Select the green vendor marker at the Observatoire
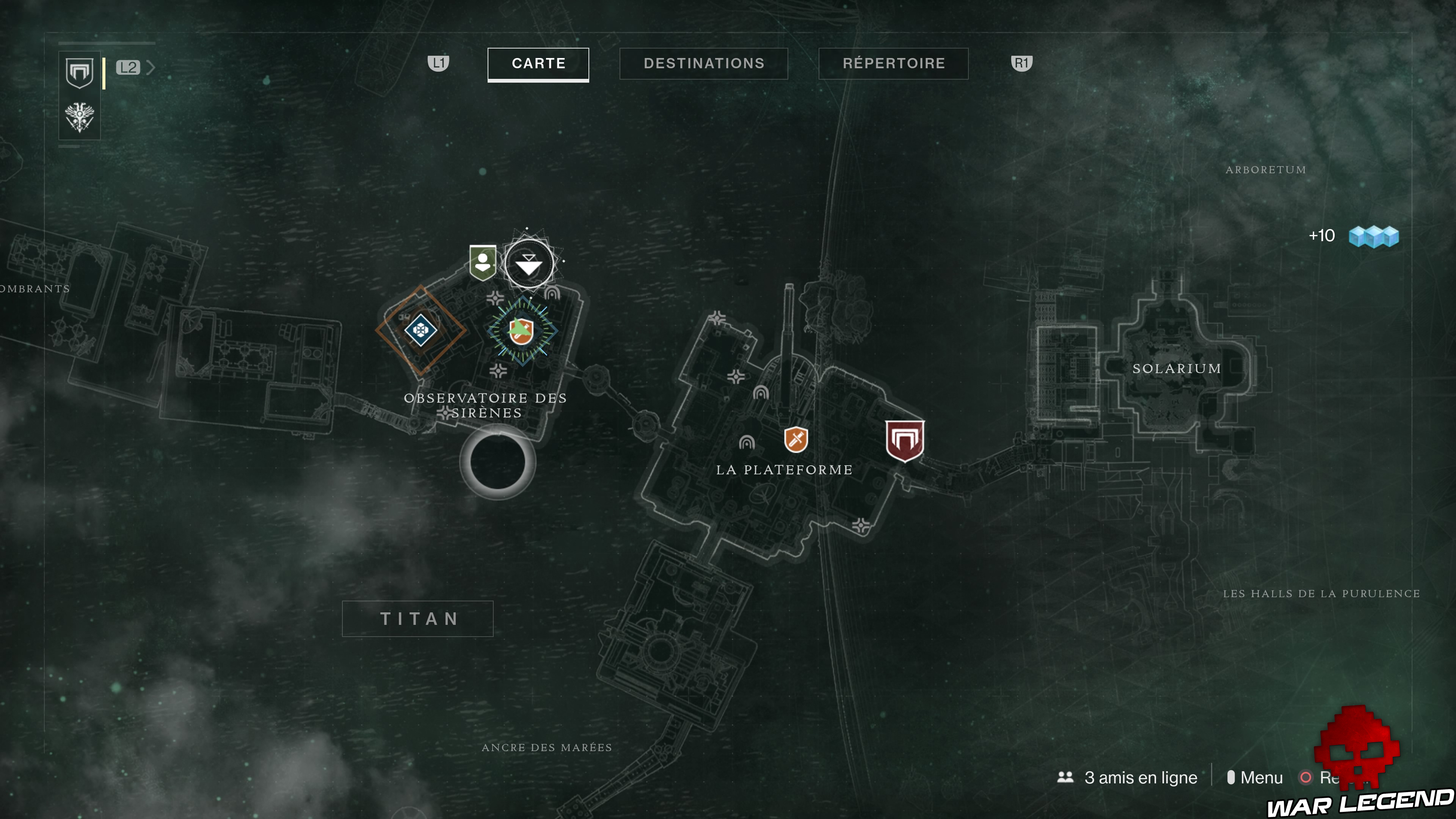 pyautogui.click(x=483, y=263)
